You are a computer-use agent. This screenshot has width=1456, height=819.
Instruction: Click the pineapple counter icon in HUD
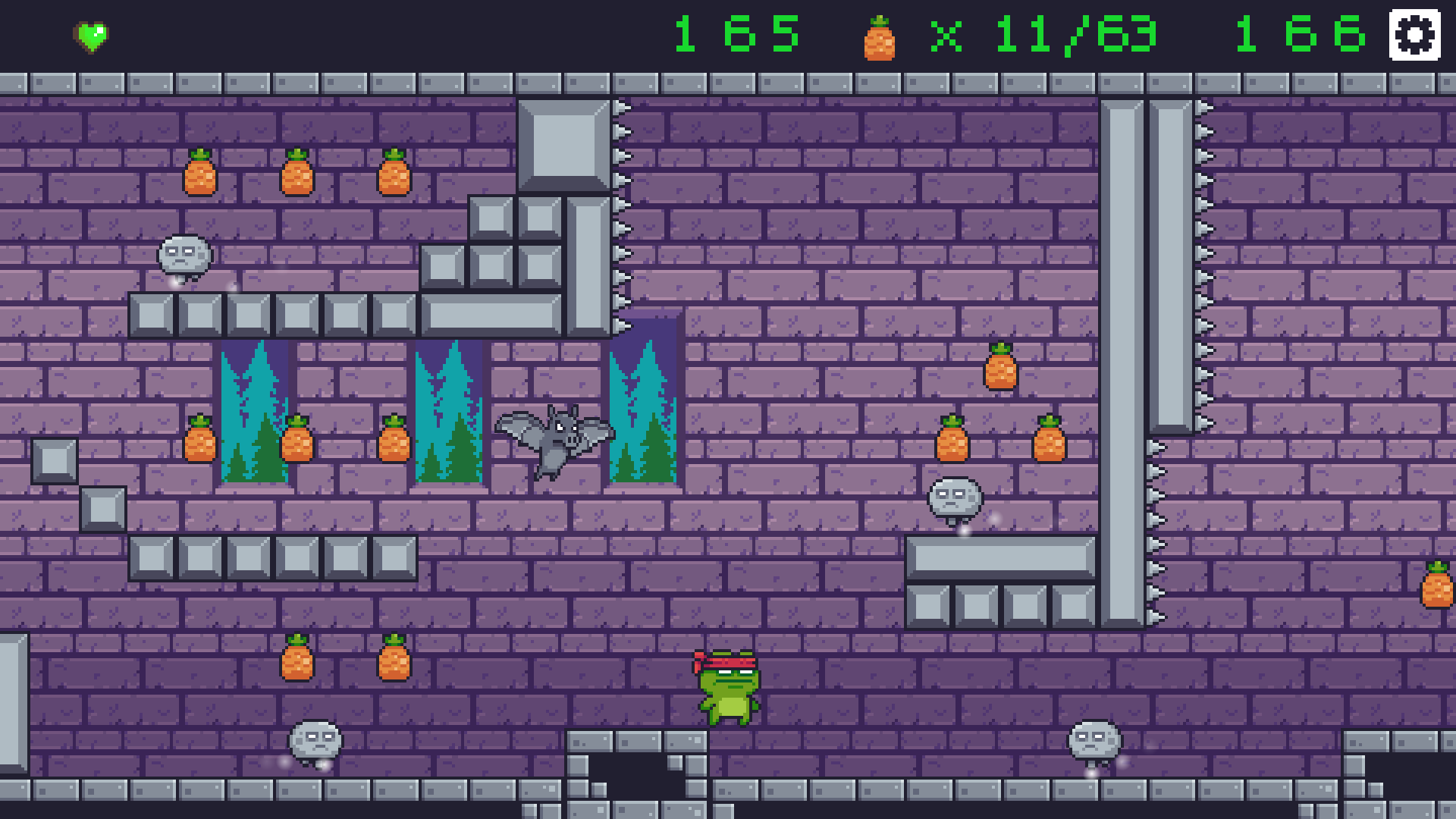coord(880,36)
